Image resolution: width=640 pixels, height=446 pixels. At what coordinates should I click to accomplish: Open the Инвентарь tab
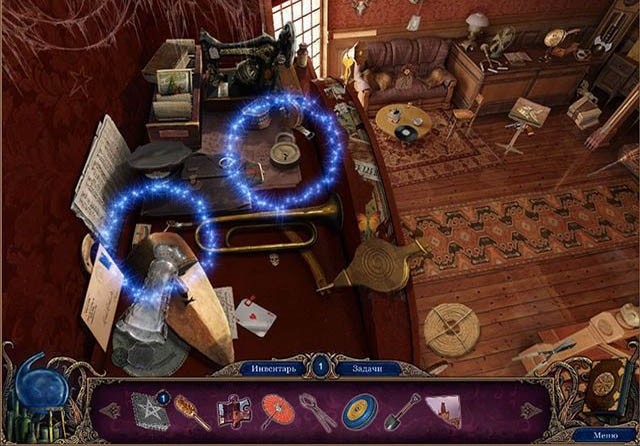click(272, 368)
